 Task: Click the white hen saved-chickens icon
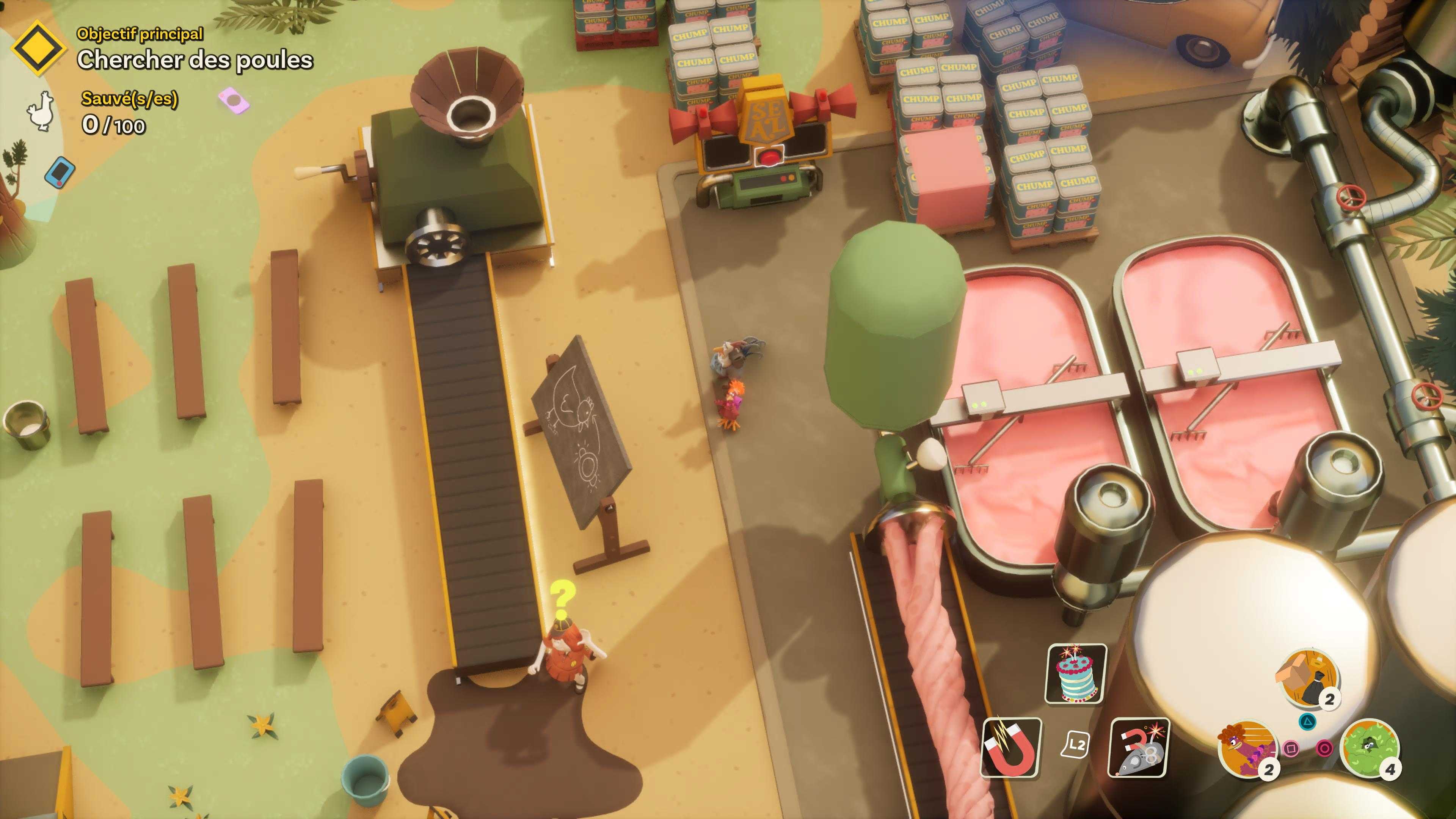[40, 111]
